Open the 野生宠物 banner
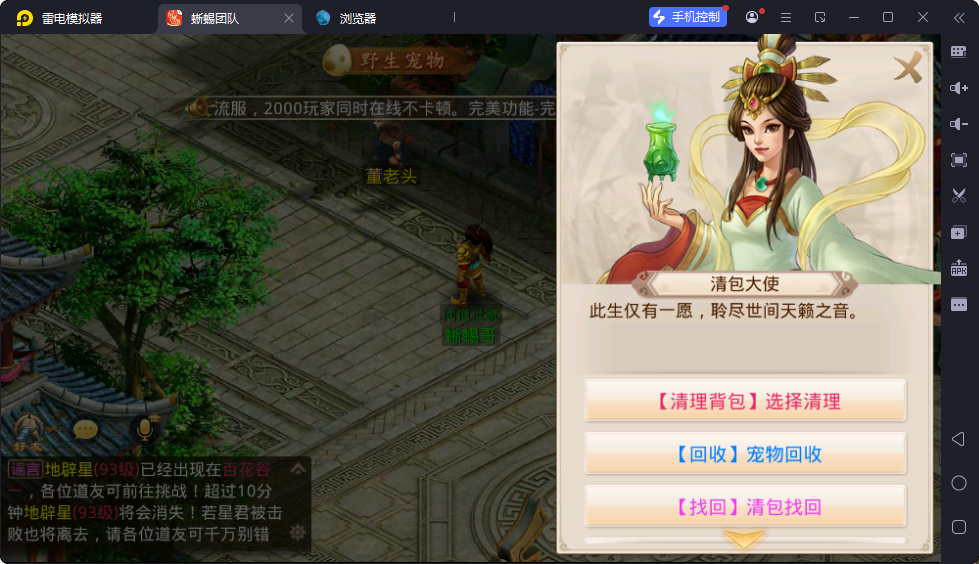979x564 pixels. point(400,60)
